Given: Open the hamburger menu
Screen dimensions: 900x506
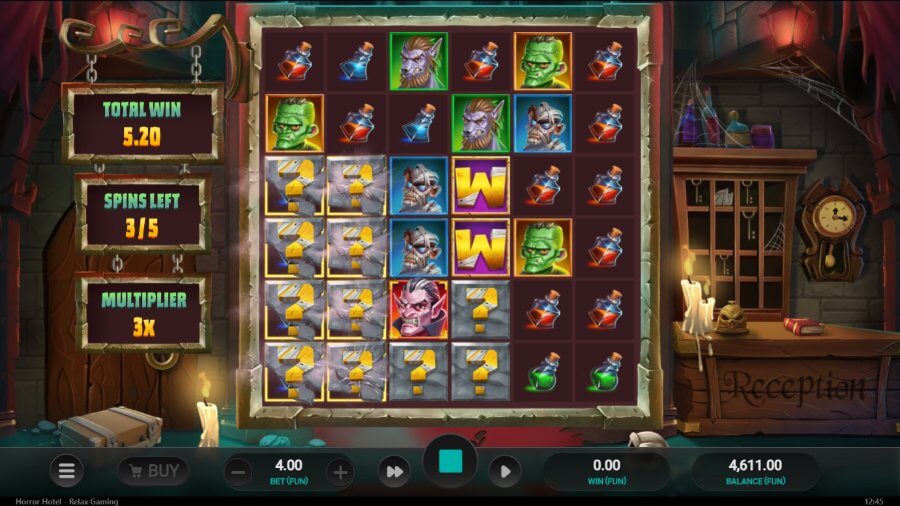Looking at the screenshot, I should click(x=67, y=471).
